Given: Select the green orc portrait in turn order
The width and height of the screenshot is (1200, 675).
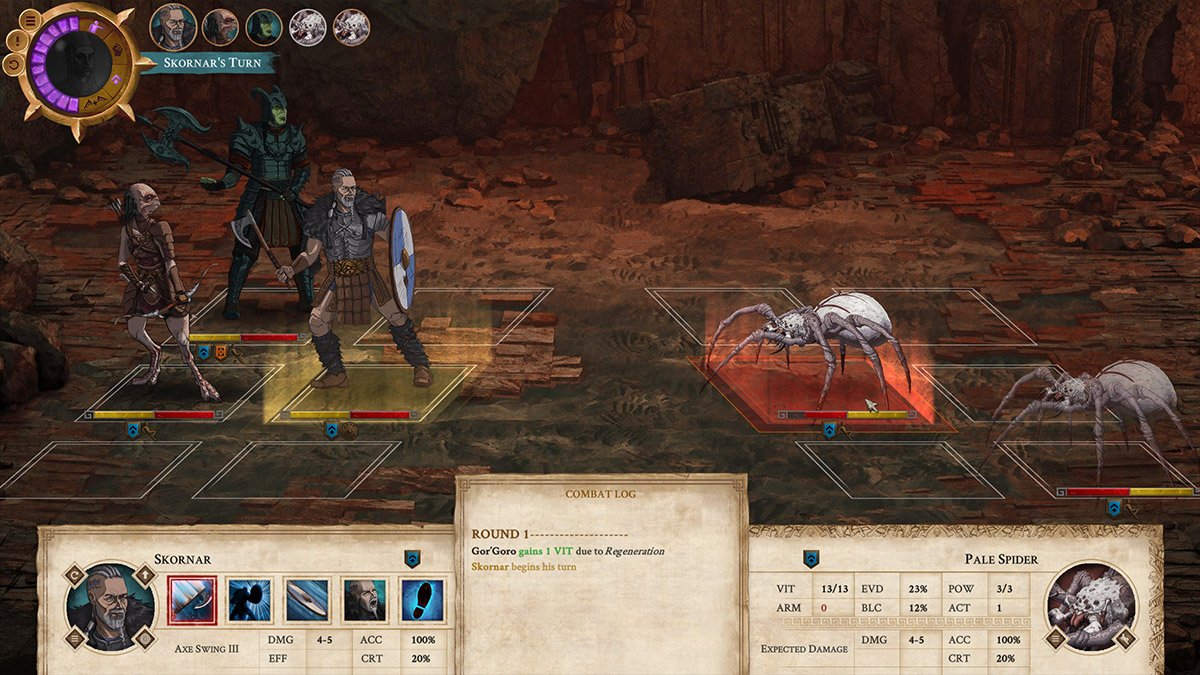Looking at the screenshot, I should click(264, 27).
